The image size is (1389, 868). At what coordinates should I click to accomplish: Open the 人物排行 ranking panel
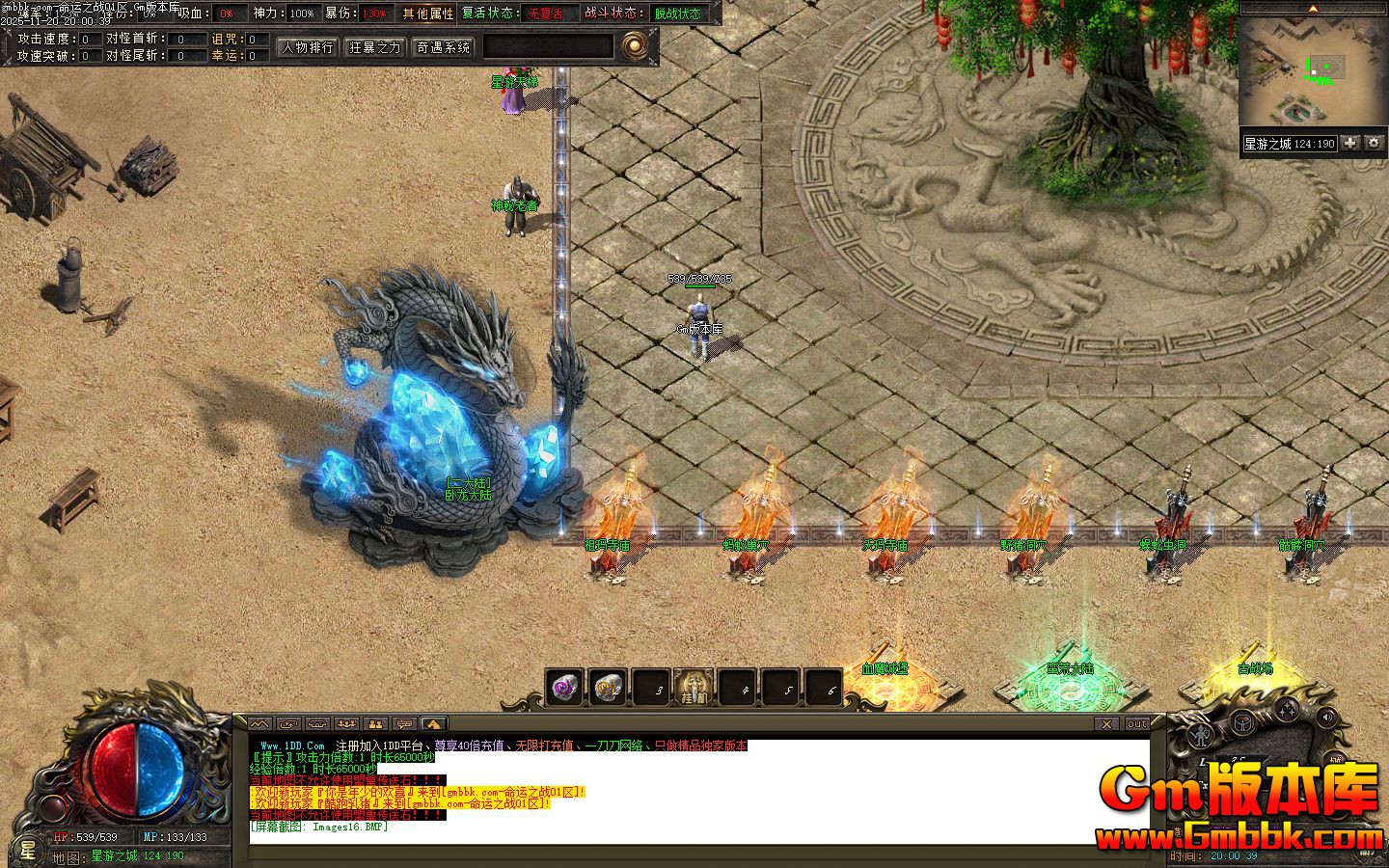(x=306, y=47)
